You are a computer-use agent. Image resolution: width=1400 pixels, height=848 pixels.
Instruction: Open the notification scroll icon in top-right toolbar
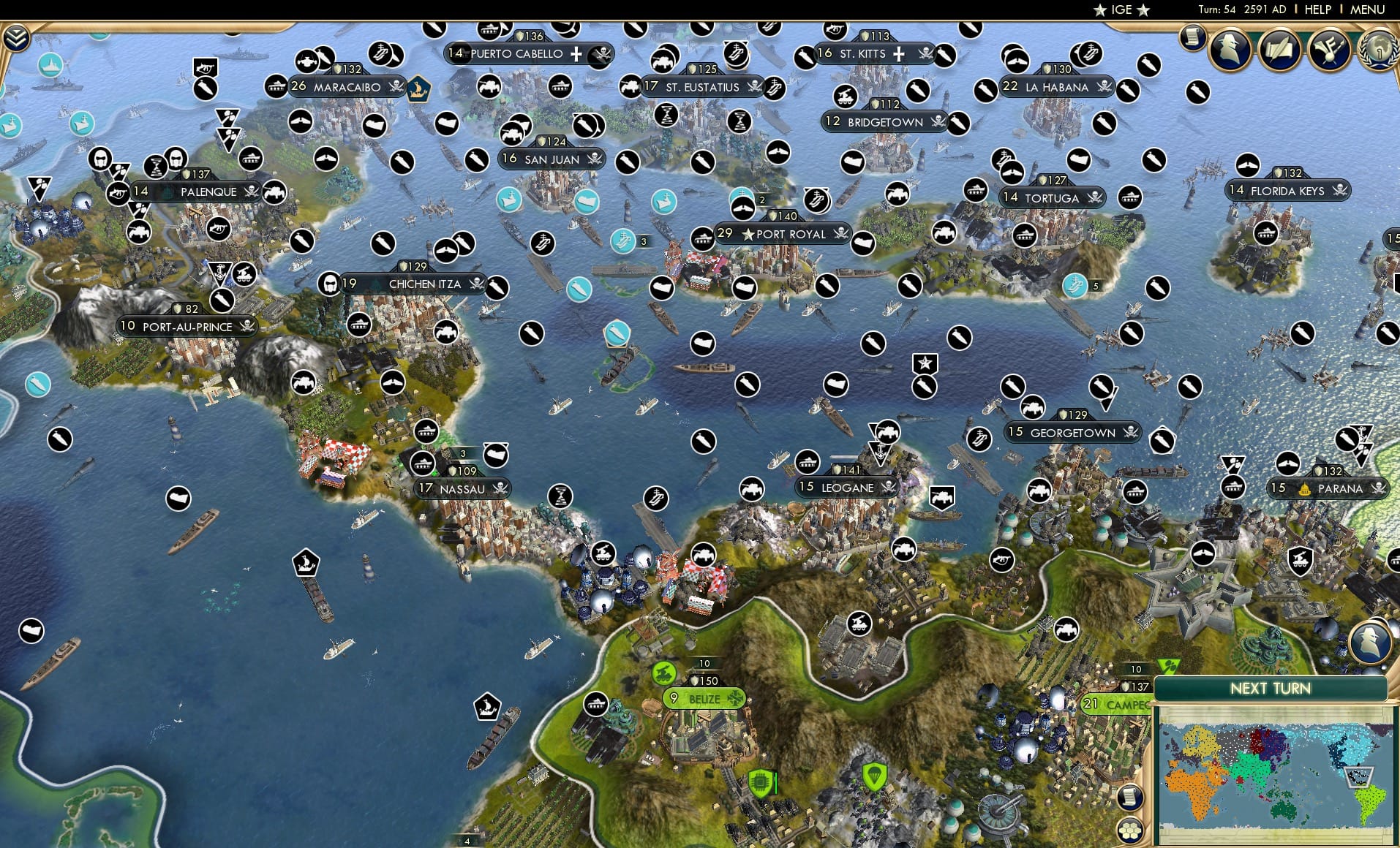[1194, 37]
